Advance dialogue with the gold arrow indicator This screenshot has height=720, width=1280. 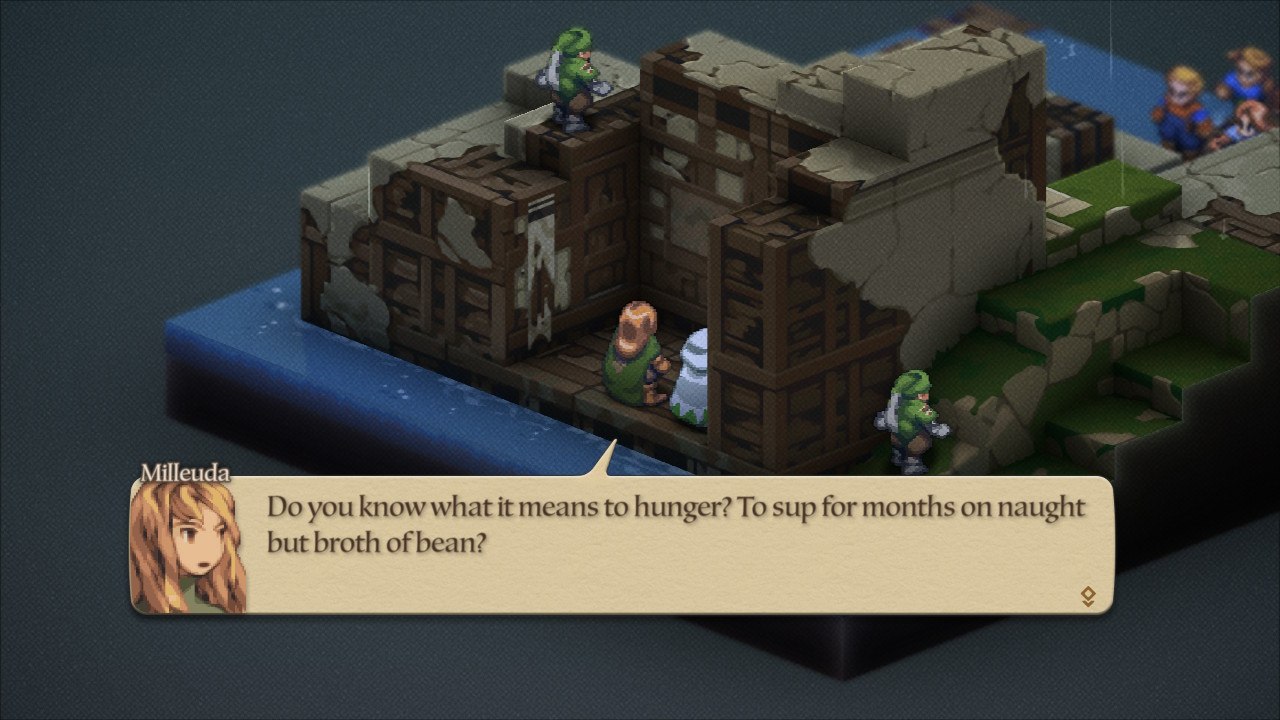[x=1088, y=597]
